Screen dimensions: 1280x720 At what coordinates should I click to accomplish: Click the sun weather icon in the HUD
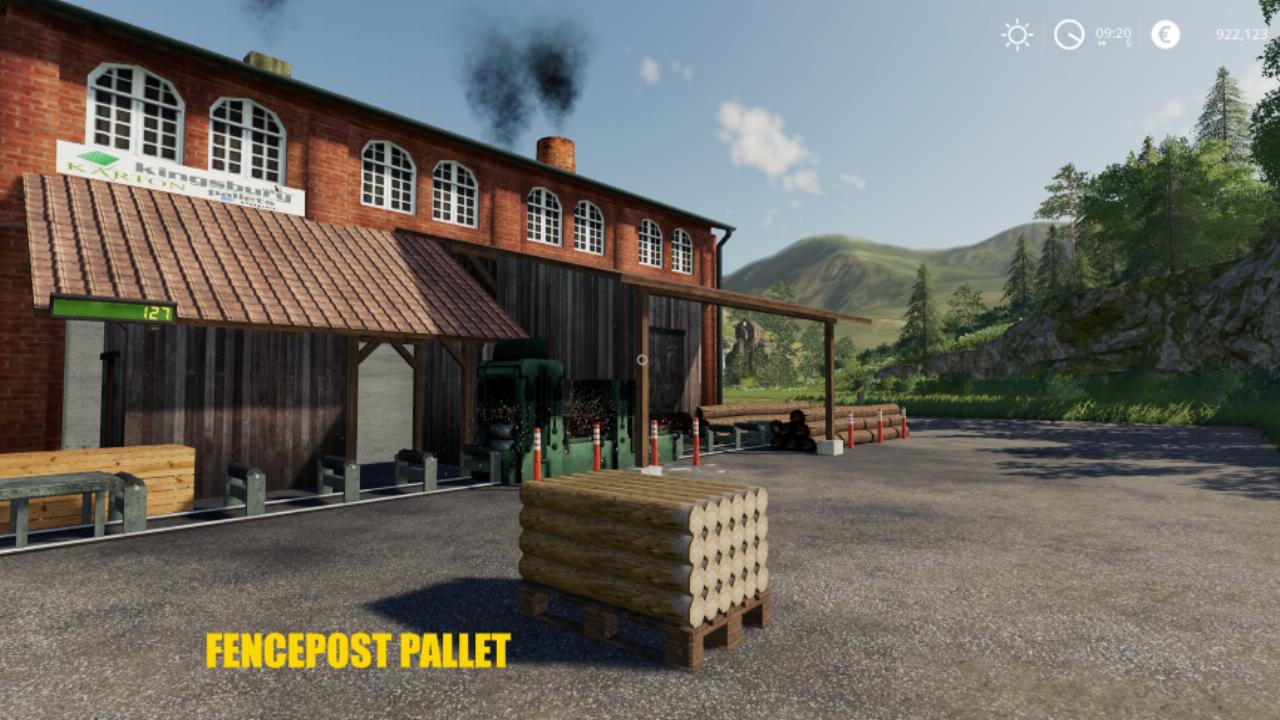pyautogui.click(x=1017, y=33)
